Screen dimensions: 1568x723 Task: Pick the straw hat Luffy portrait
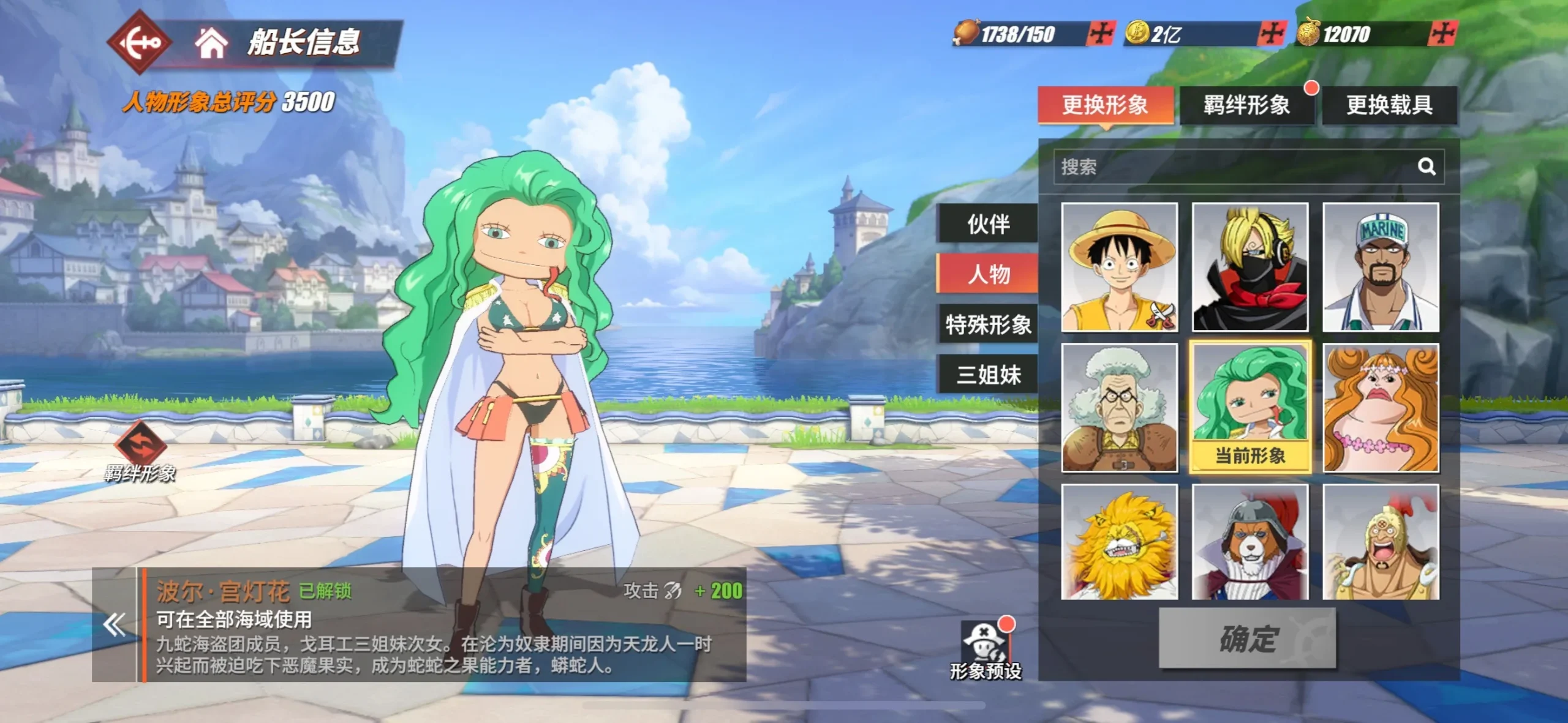pyautogui.click(x=1119, y=268)
